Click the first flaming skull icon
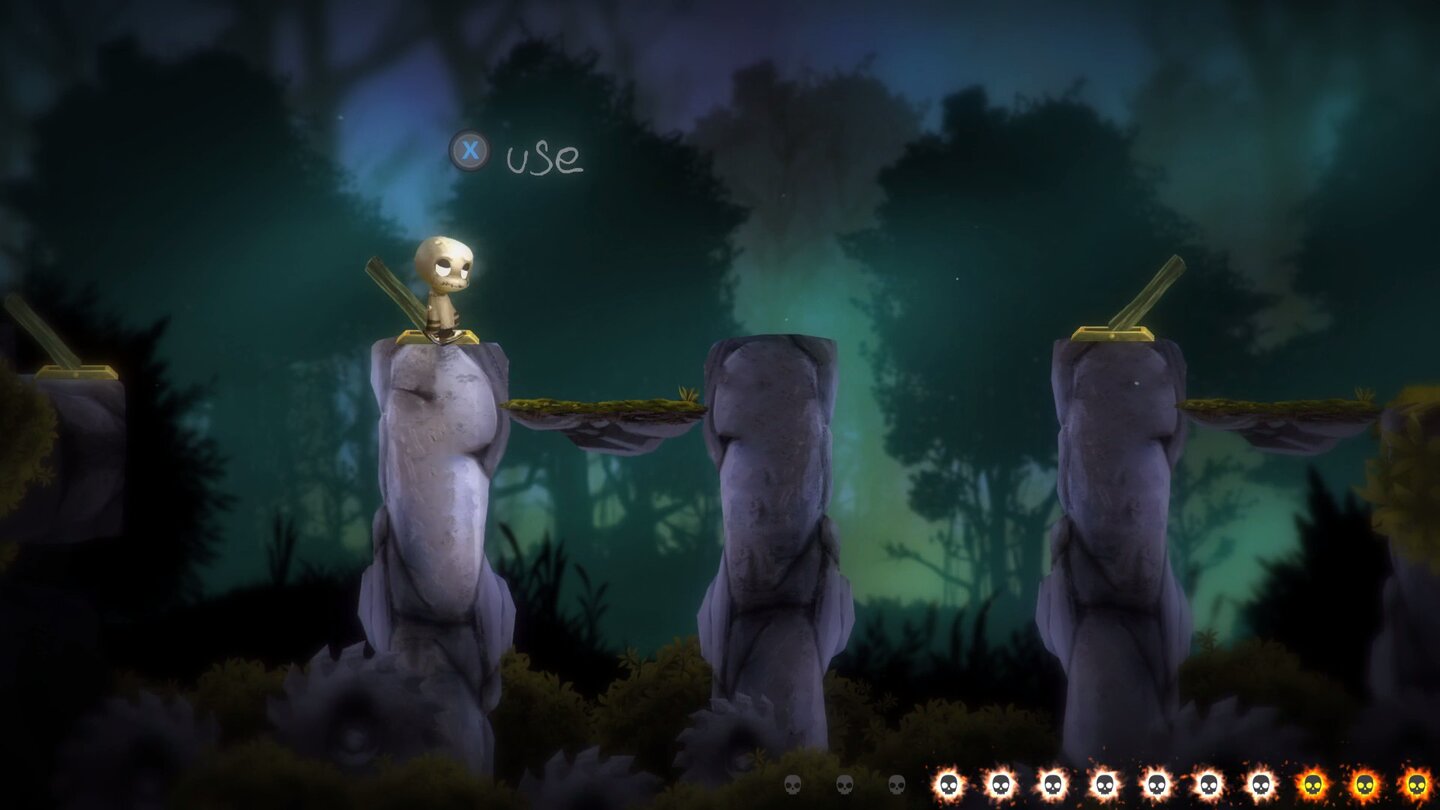 [949, 785]
